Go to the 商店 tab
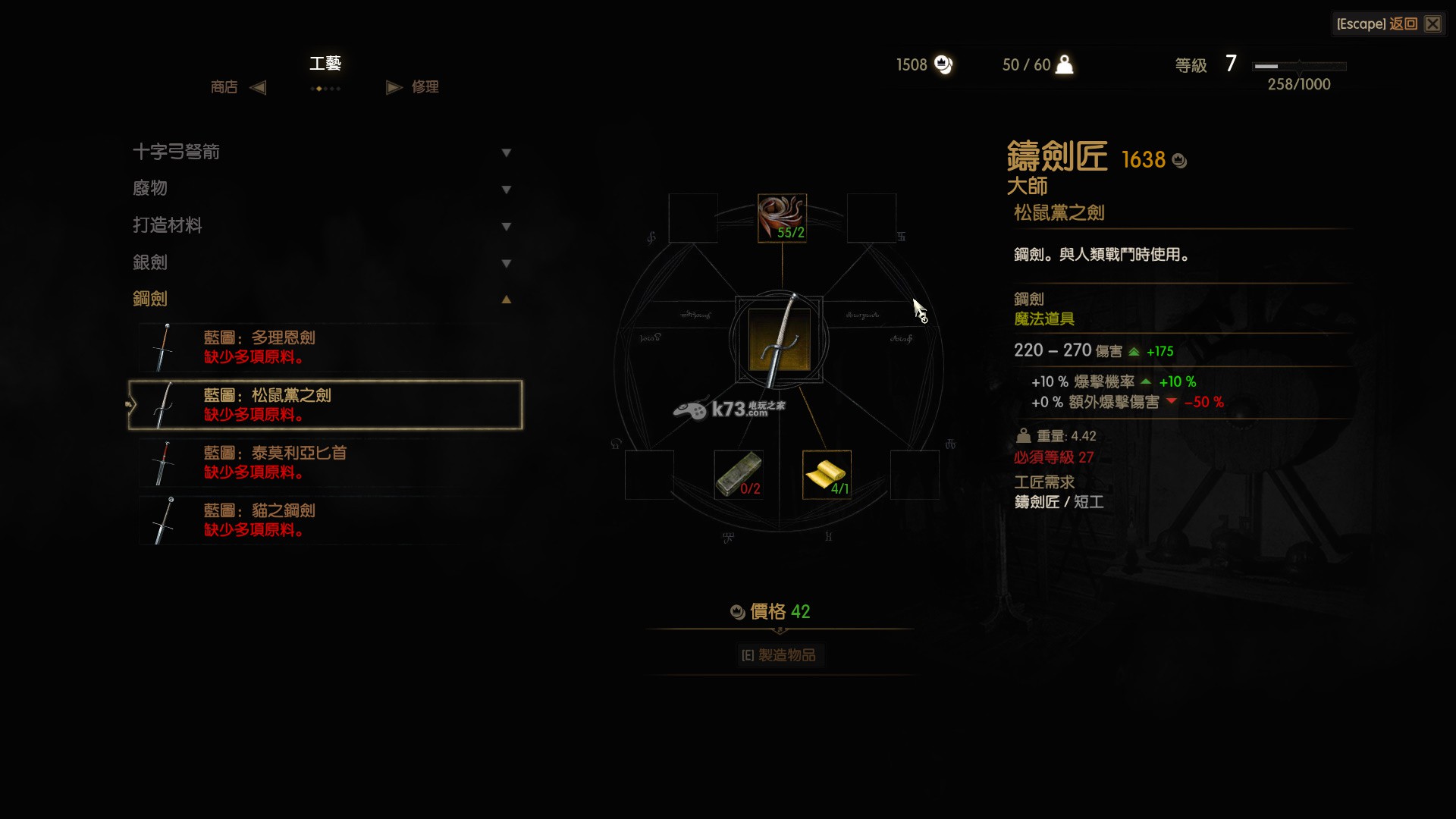The width and height of the screenshot is (1456, 819). tap(224, 87)
